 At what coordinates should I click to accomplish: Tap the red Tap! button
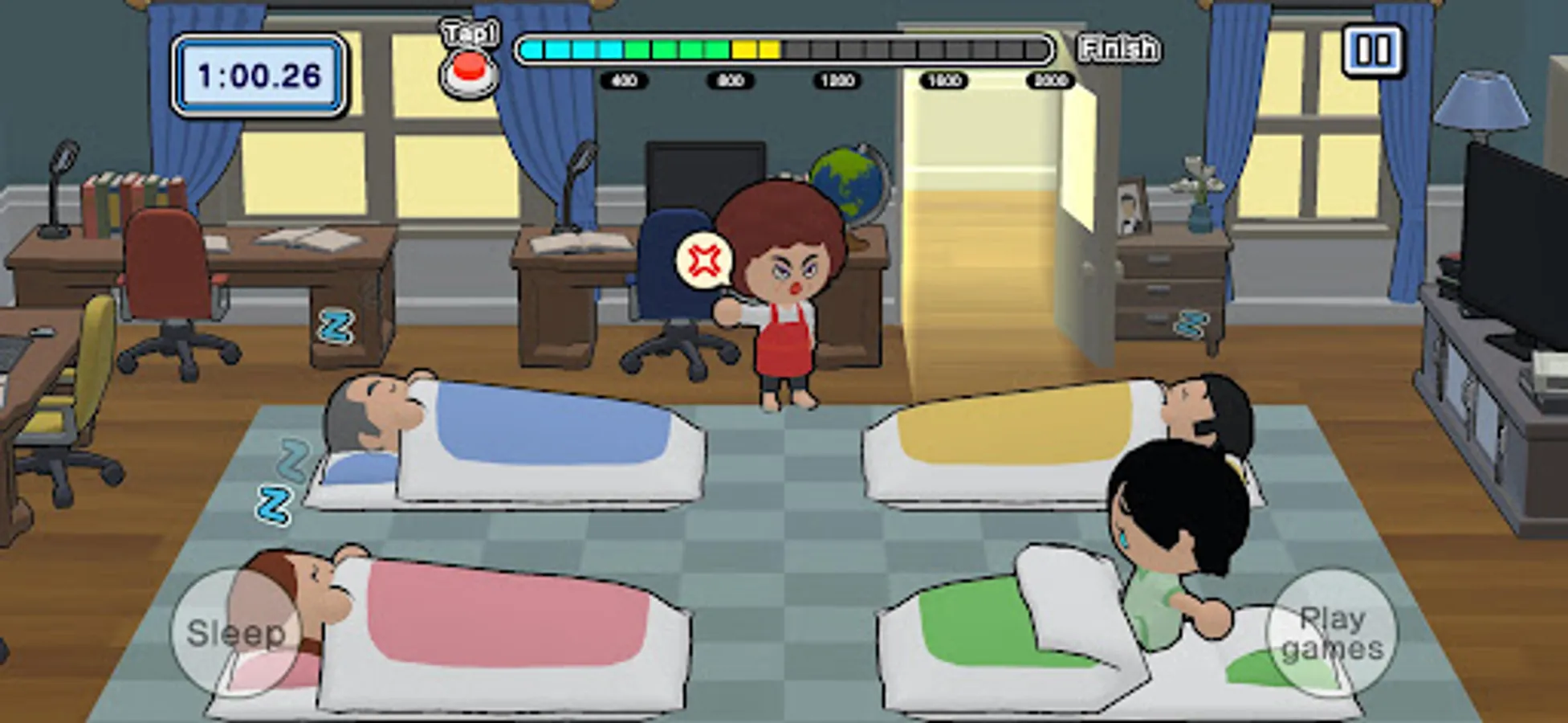pos(470,66)
